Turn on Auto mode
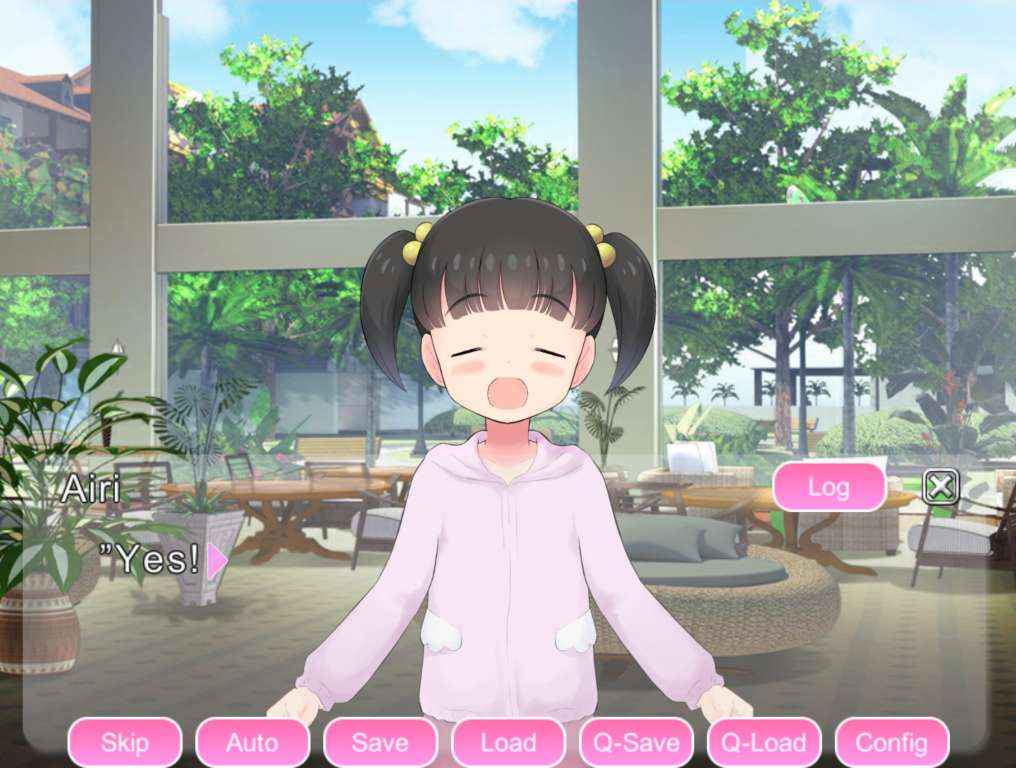1016x768 pixels. pyautogui.click(x=252, y=743)
